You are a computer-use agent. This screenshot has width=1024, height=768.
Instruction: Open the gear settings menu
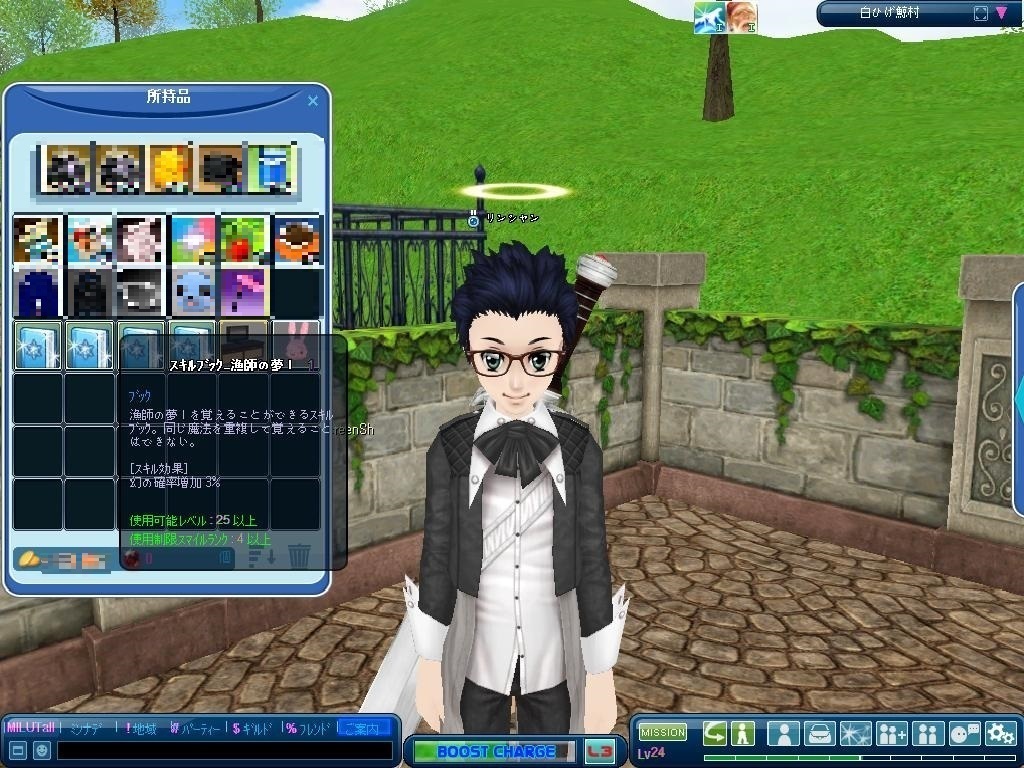click(x=1000, y=733)
